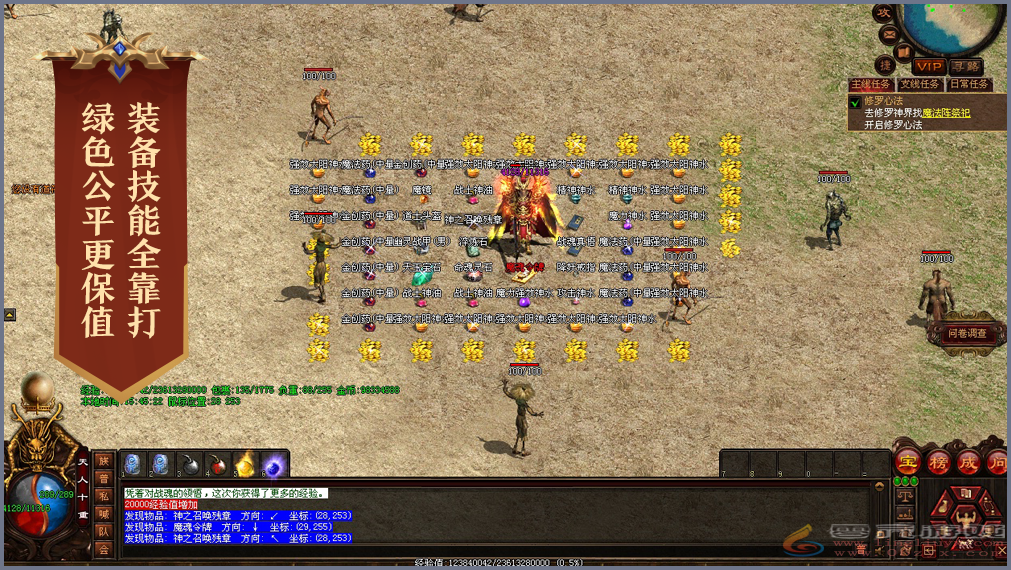Switch to the 支线任务 quest tab
The image size is (1011, 570).
tap(919, 85)
